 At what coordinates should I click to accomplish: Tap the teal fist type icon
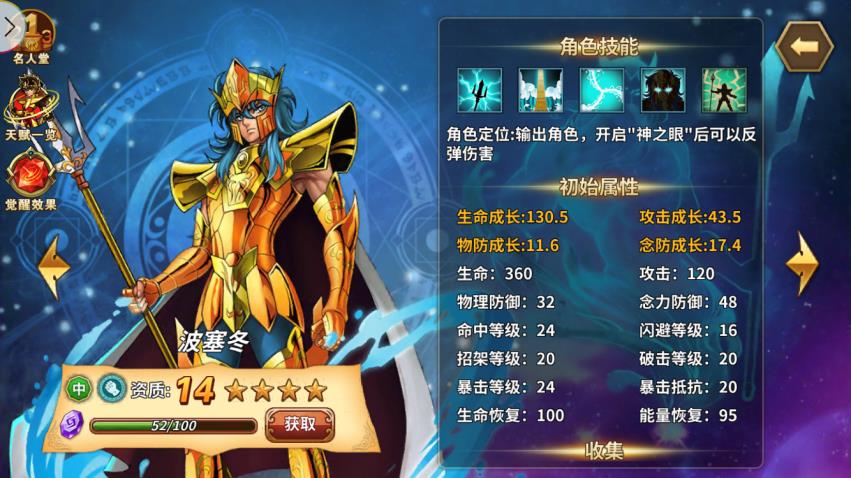tap(110, 388)
